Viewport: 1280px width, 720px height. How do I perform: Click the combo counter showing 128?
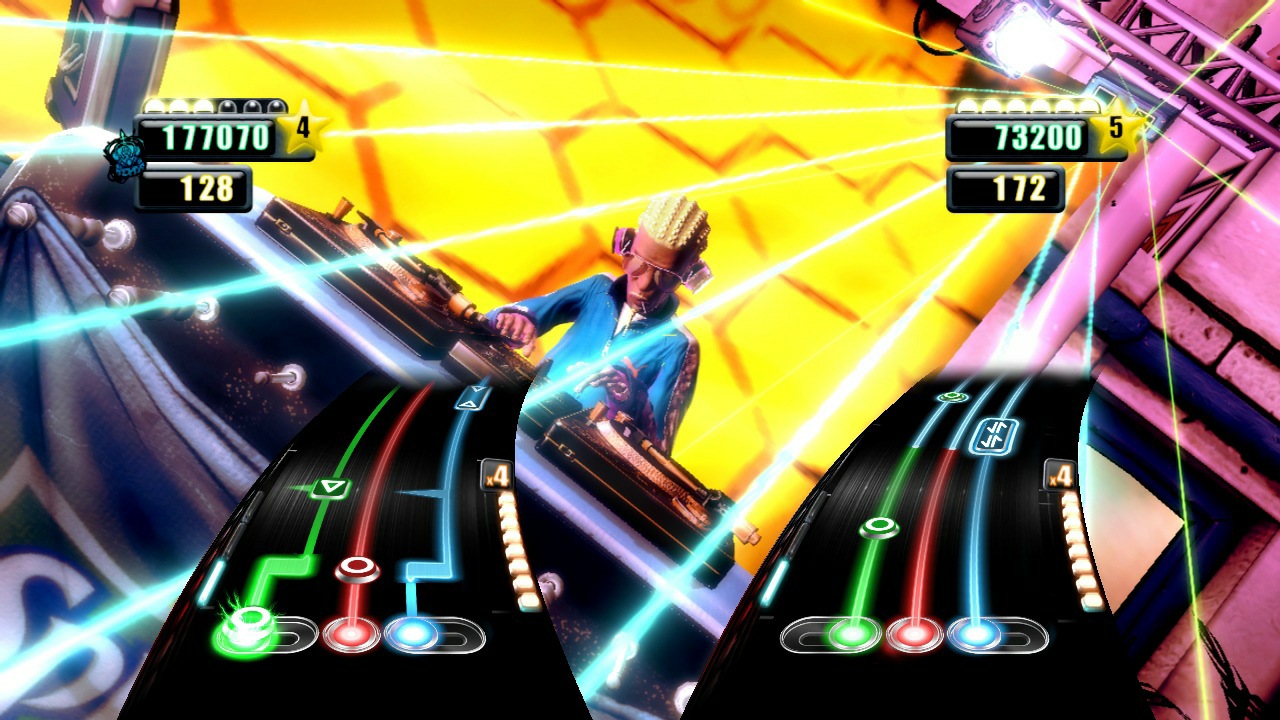207,186
